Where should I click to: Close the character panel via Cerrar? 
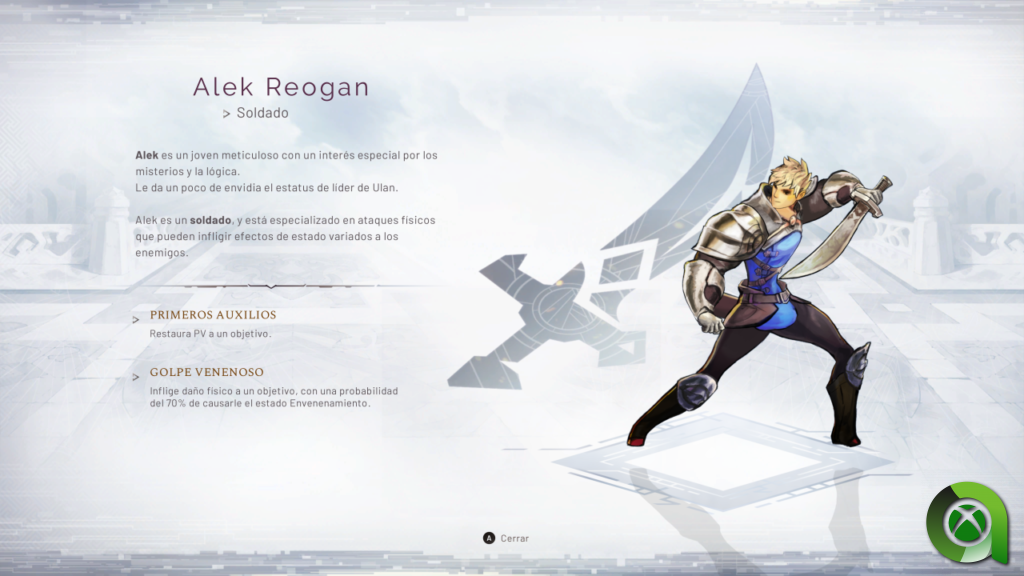coord(506,538)
